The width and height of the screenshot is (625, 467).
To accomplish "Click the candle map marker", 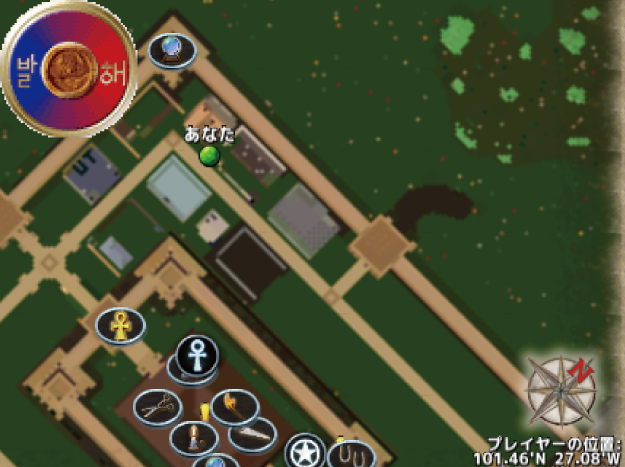I will [193, 436].
